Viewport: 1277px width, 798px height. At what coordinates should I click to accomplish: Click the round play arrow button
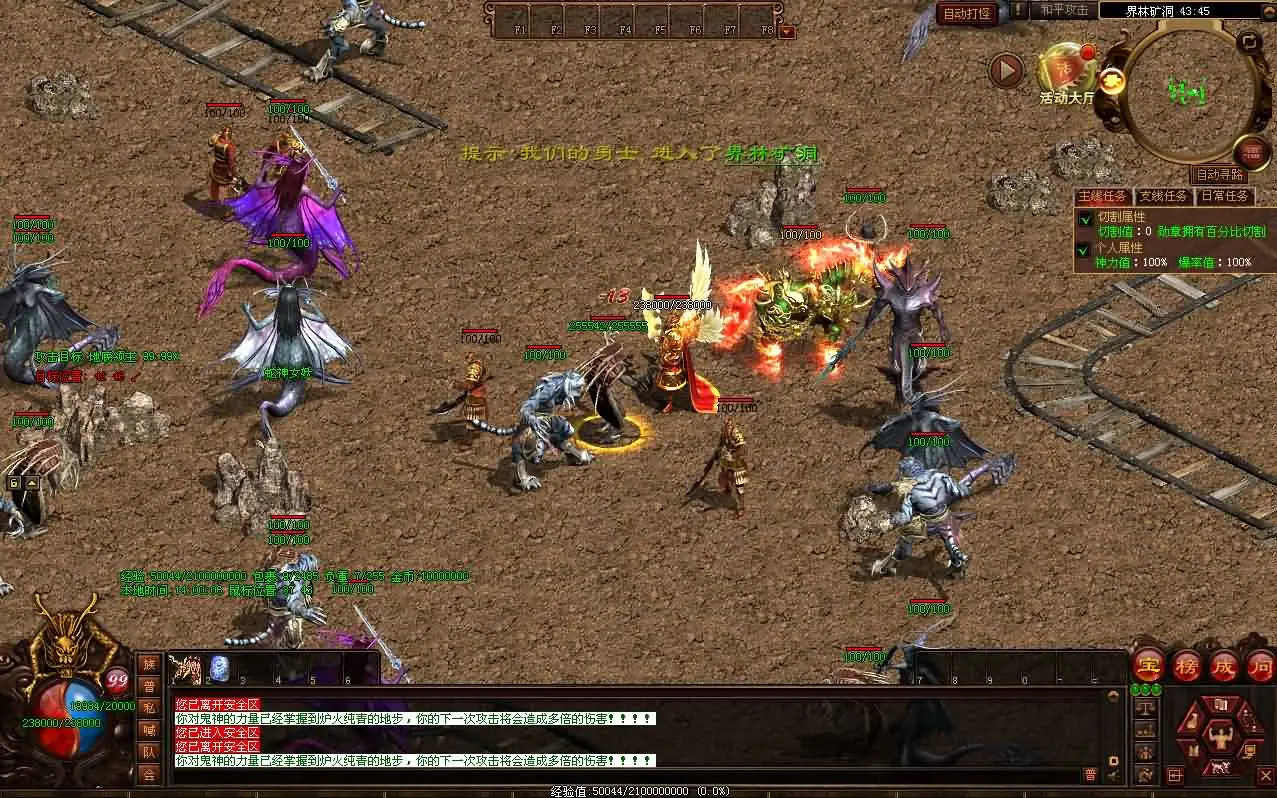coord(1006,70)
